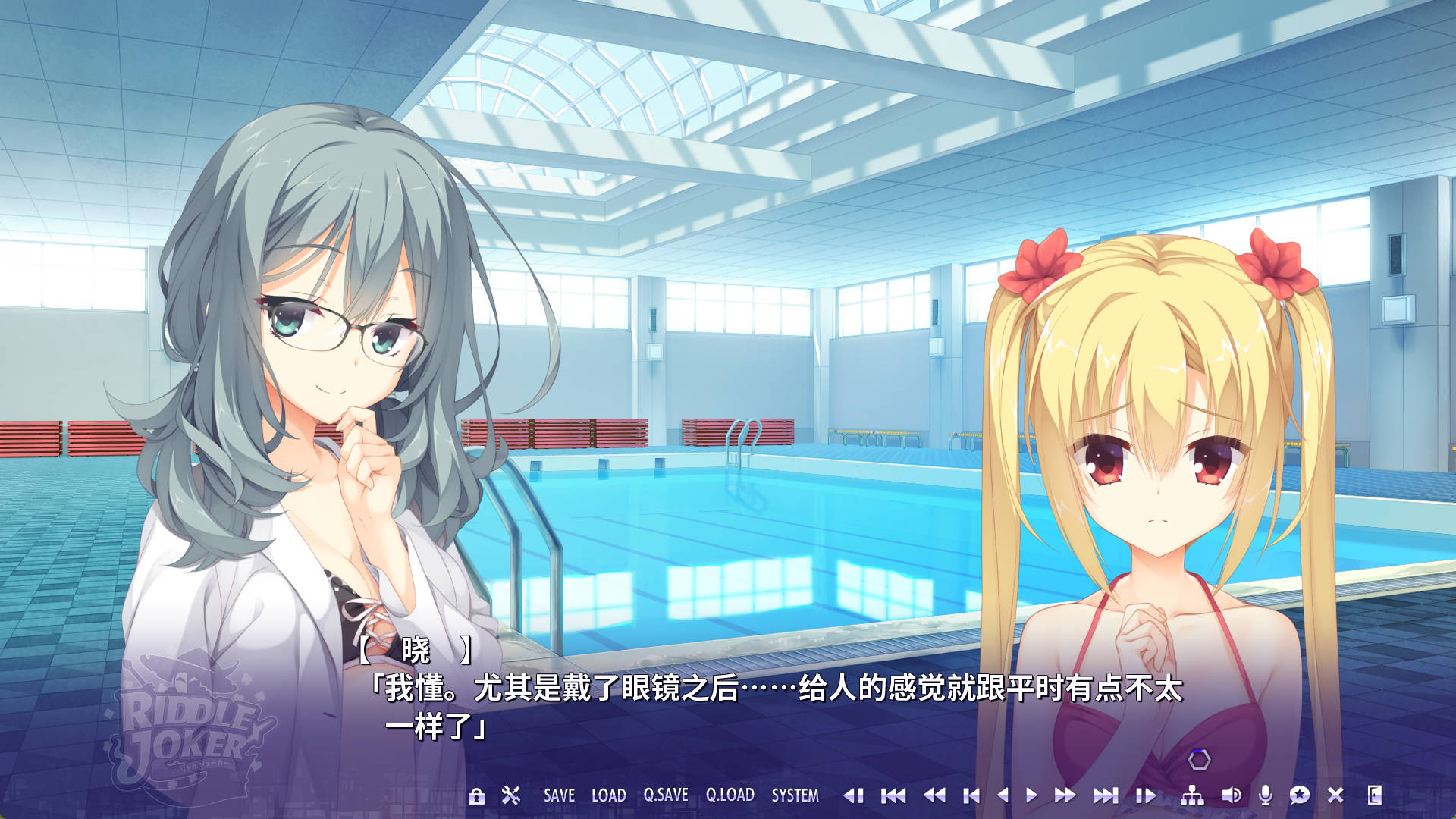Click the speech bubble star icon

[1300, 795]
